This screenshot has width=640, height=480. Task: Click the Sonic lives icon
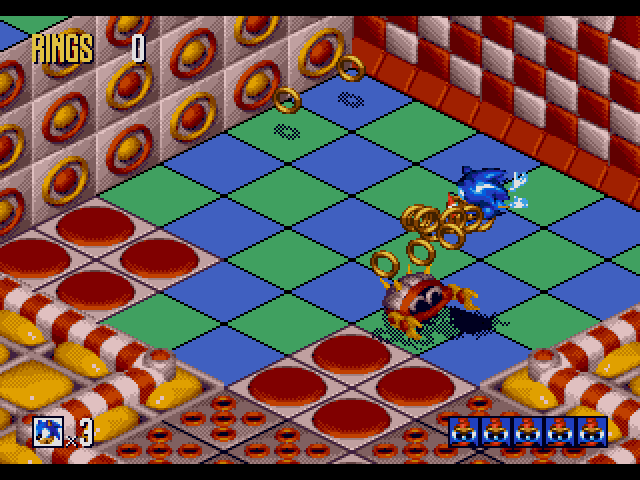point(49,431)
